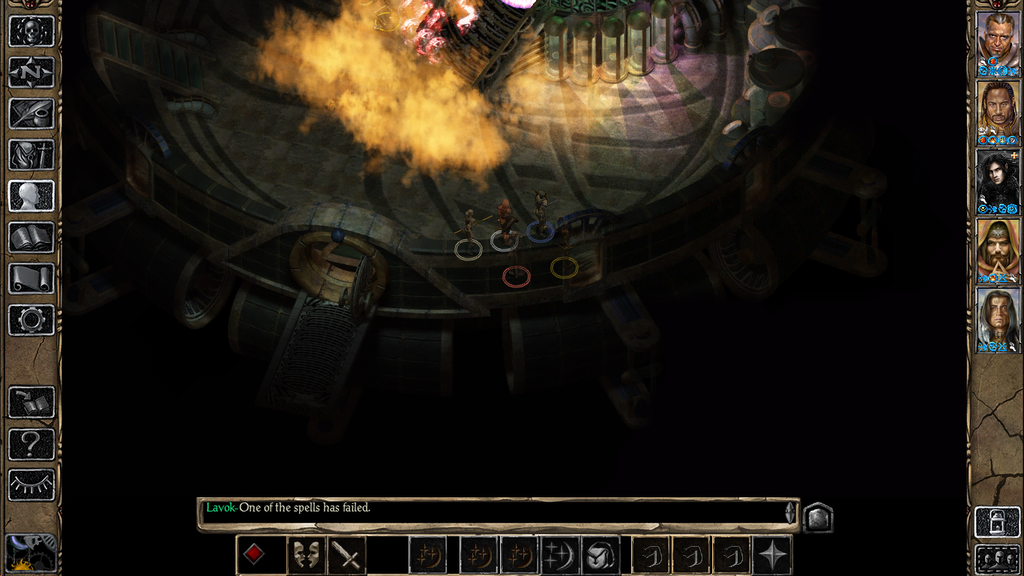Open game options with the gear icon
Screen dimensions: 1024x576
click(x=31, y=320)
